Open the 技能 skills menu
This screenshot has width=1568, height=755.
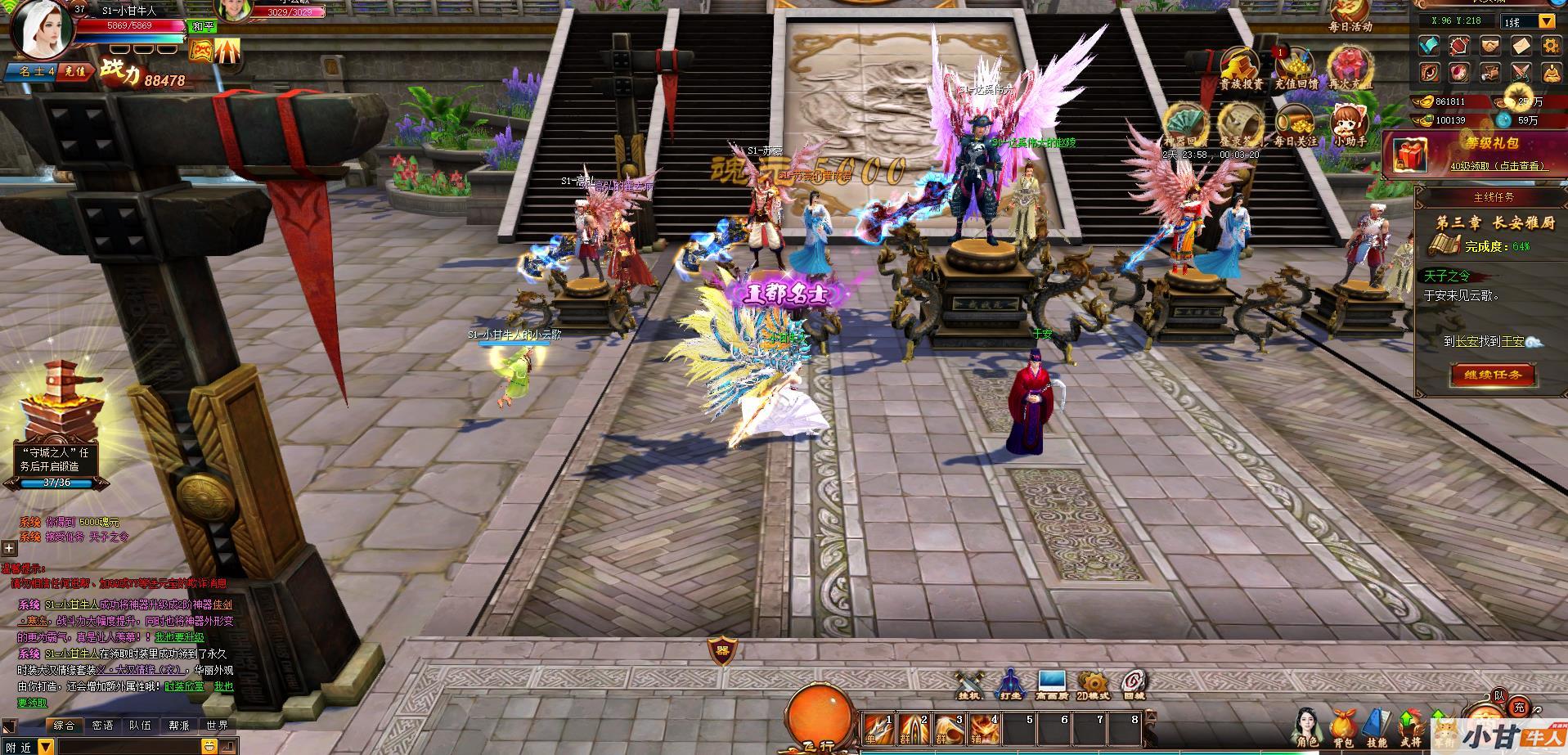click(1377, 726)
